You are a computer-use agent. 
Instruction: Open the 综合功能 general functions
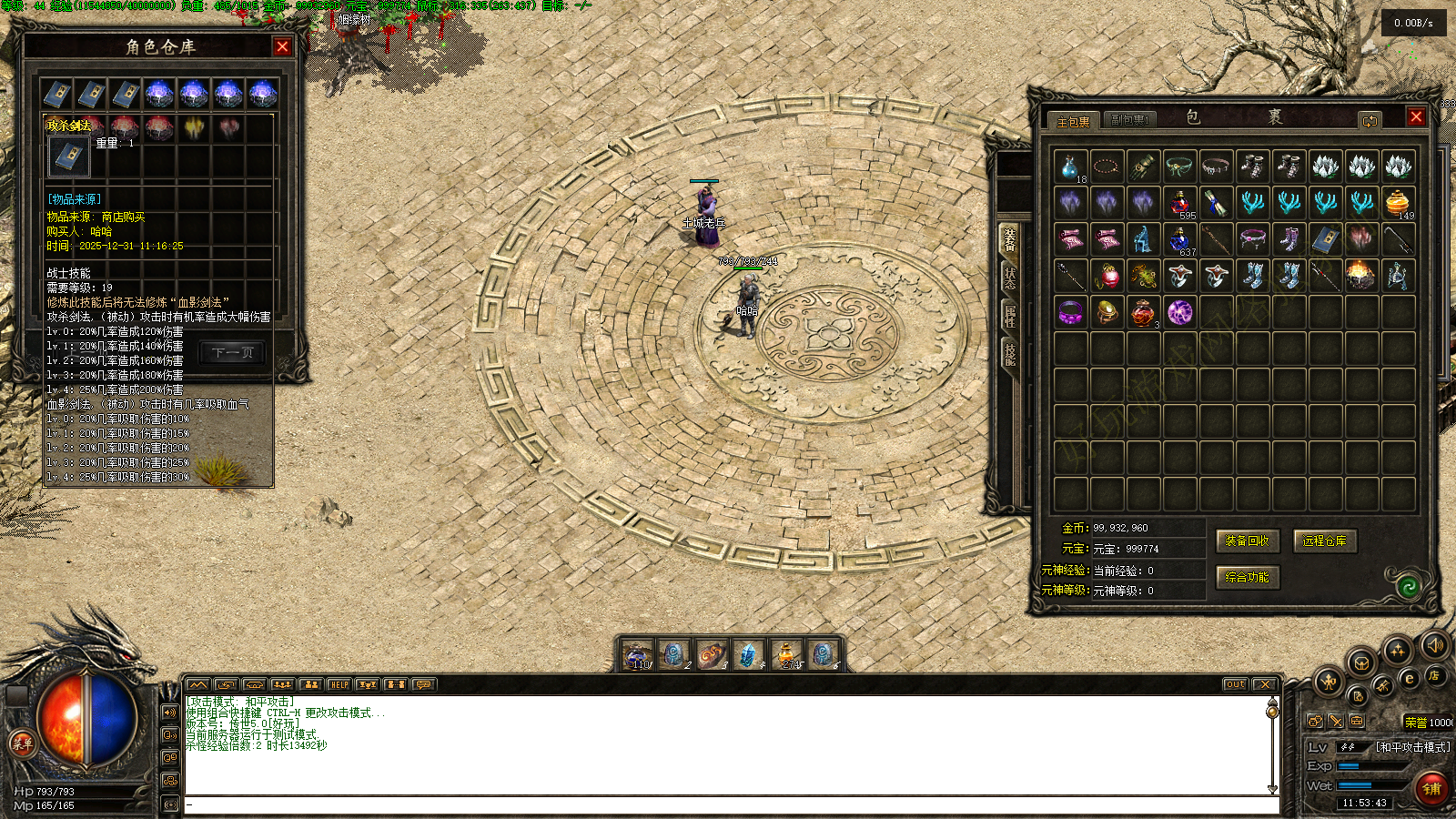click(1247, 577)
